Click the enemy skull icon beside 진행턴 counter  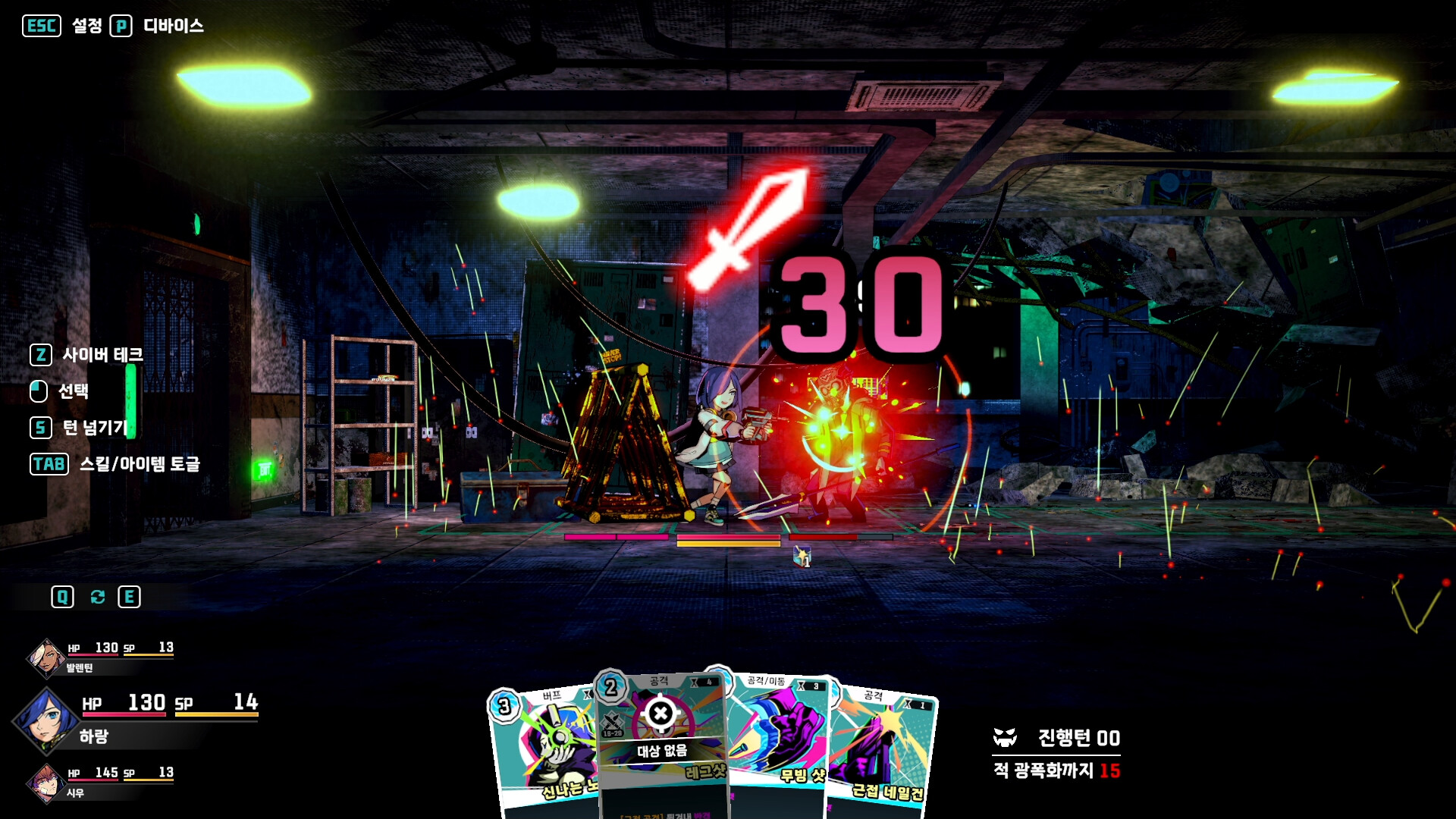[x=1005, y=739]
